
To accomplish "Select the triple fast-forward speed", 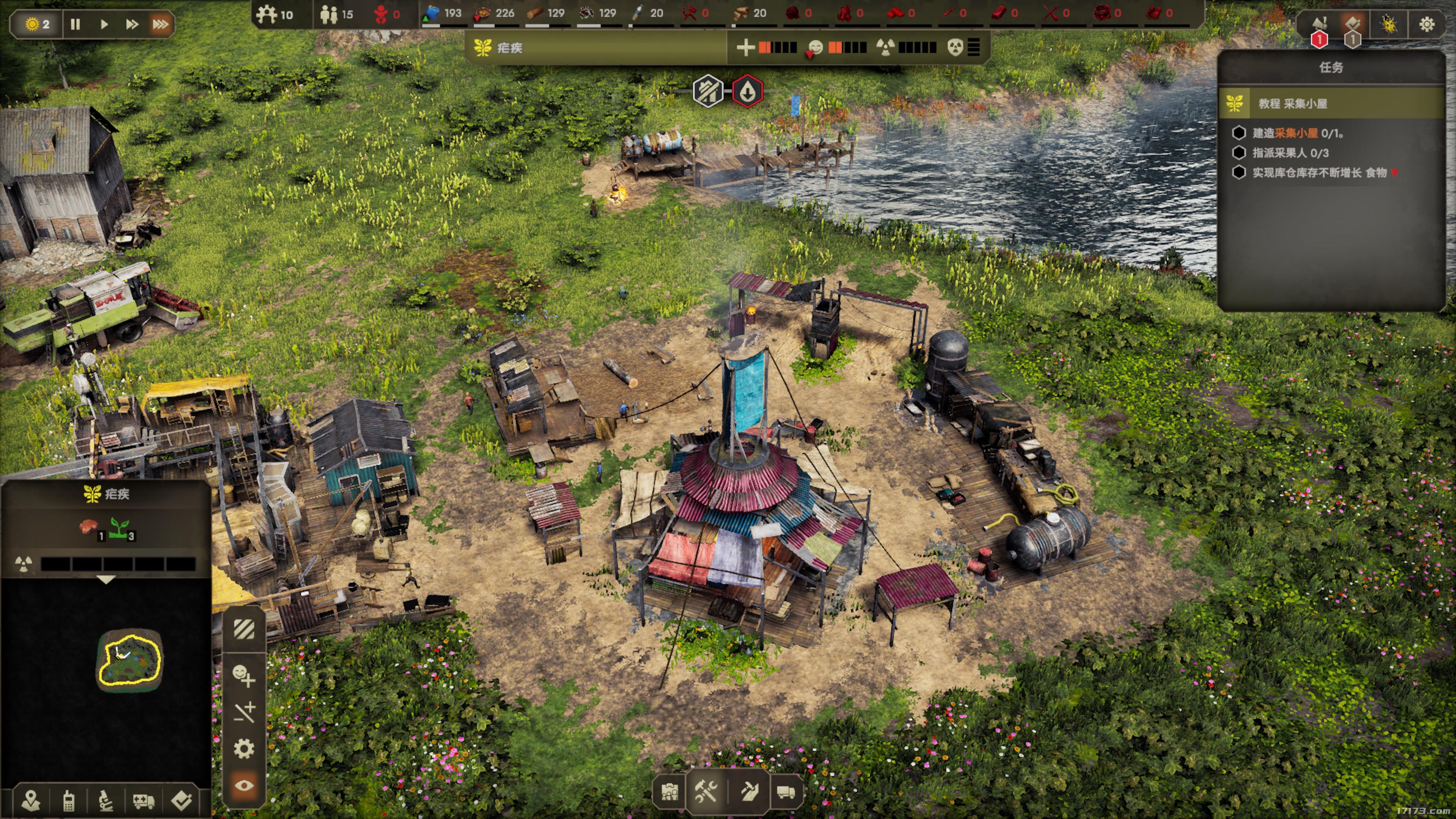I will [160, 24].
